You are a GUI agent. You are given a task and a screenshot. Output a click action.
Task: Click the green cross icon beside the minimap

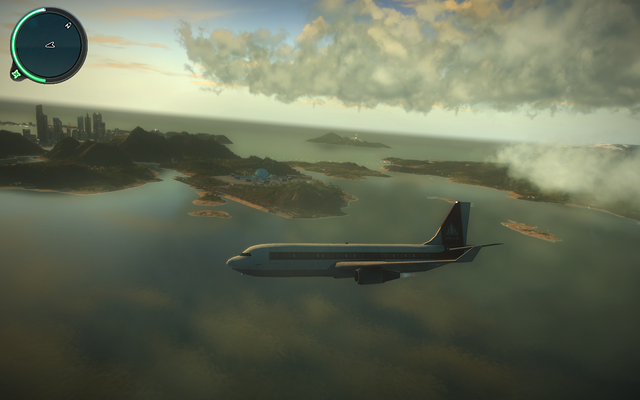click(16, 72)
